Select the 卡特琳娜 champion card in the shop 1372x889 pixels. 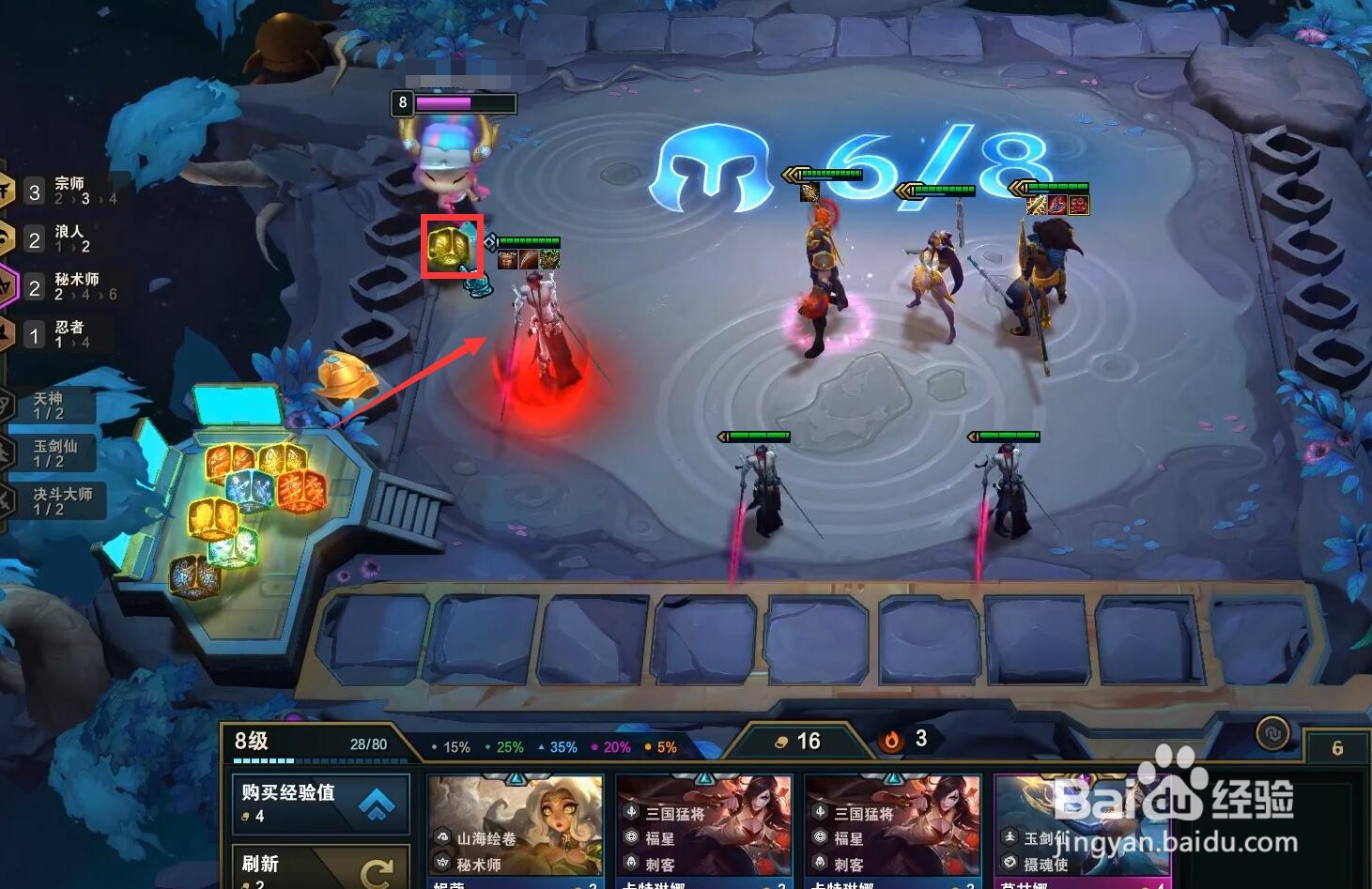(704, 826)
